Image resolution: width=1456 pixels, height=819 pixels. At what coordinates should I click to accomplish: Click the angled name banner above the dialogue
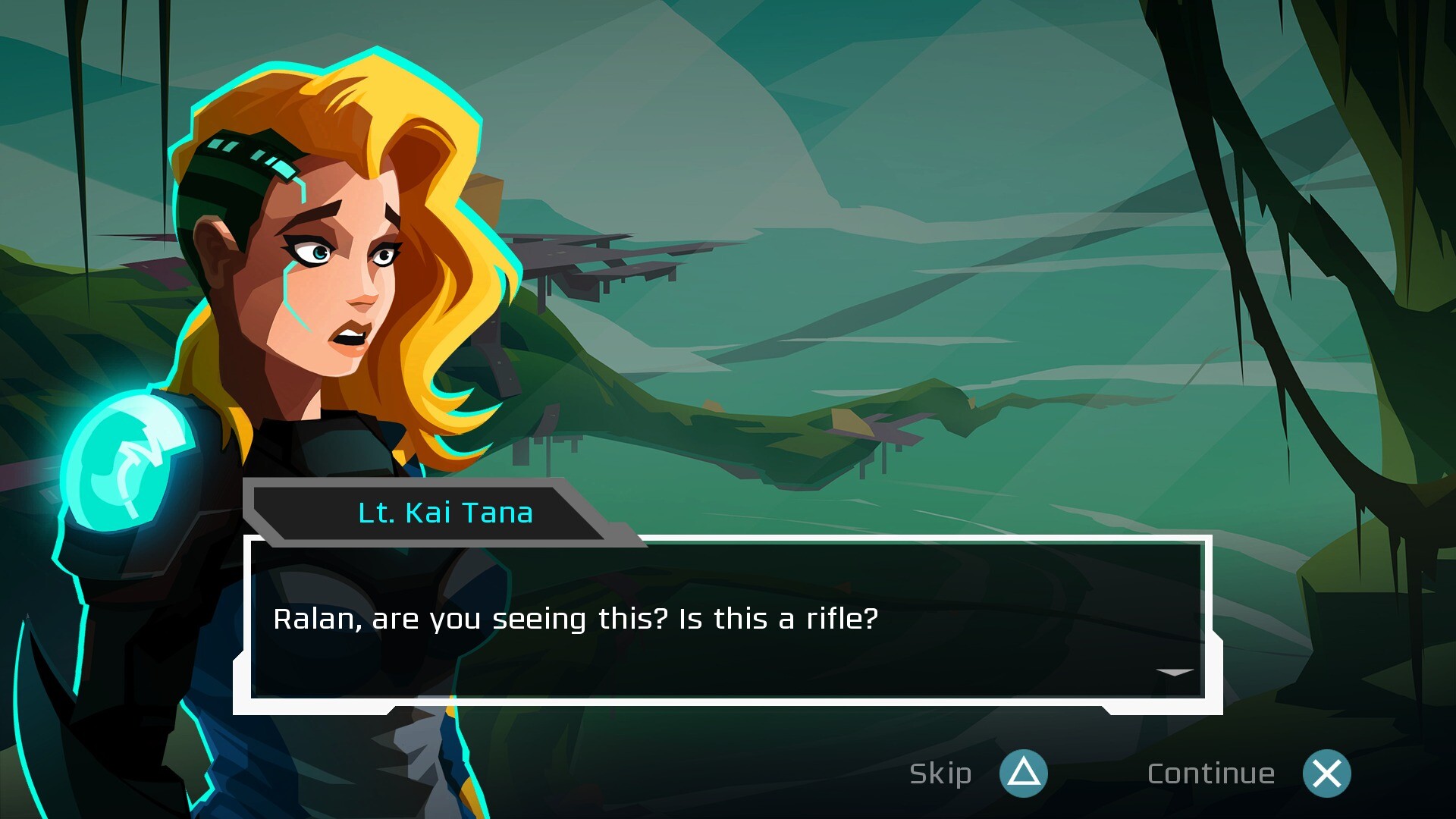coord(444,512)
